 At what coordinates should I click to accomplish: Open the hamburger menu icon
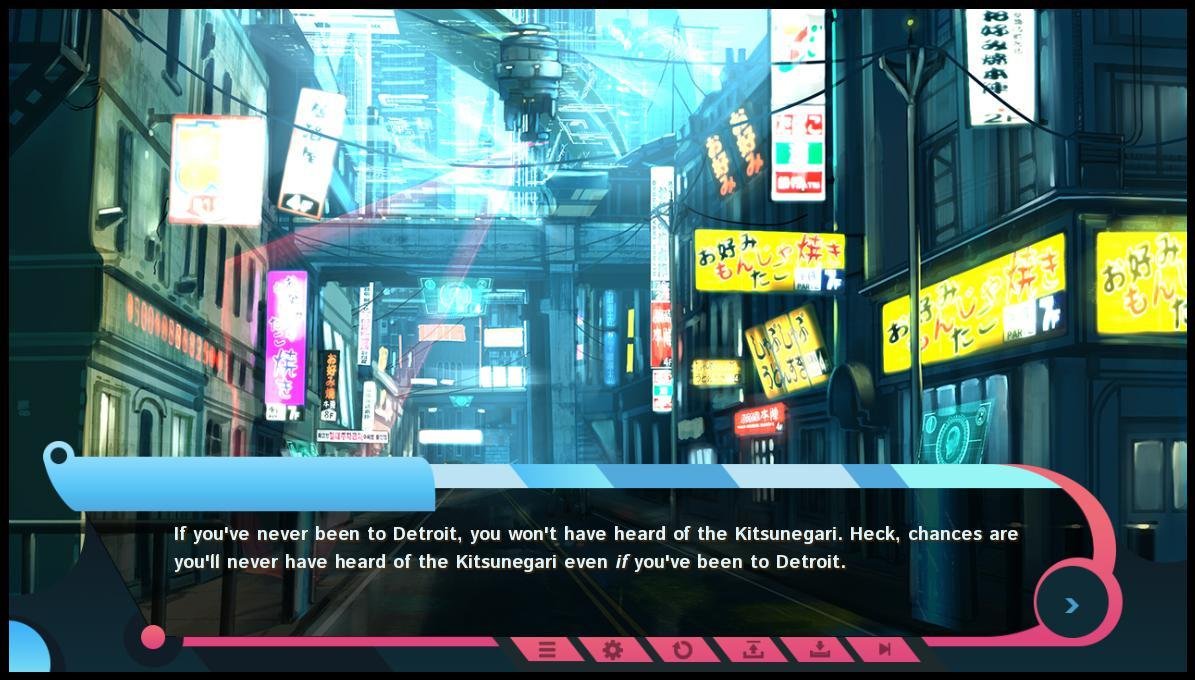547,650
